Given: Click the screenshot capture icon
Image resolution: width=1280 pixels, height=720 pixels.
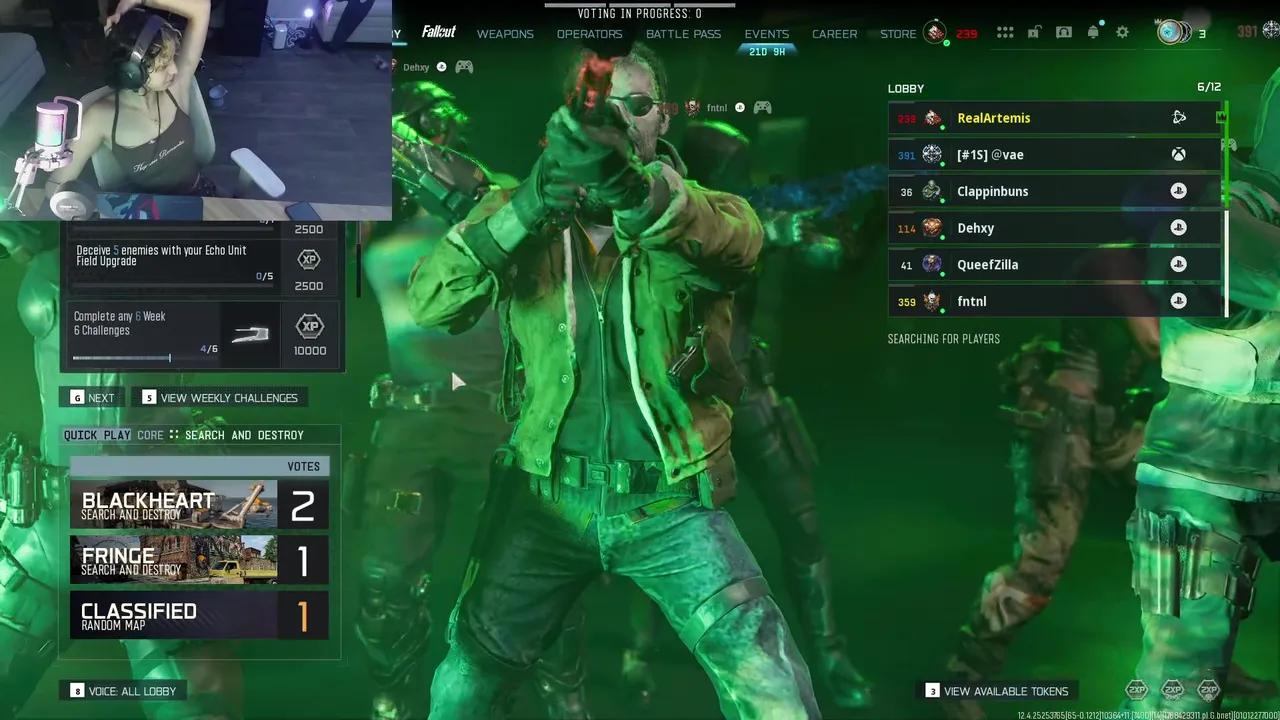Looking at the screenshot, I should point(1064,31).
